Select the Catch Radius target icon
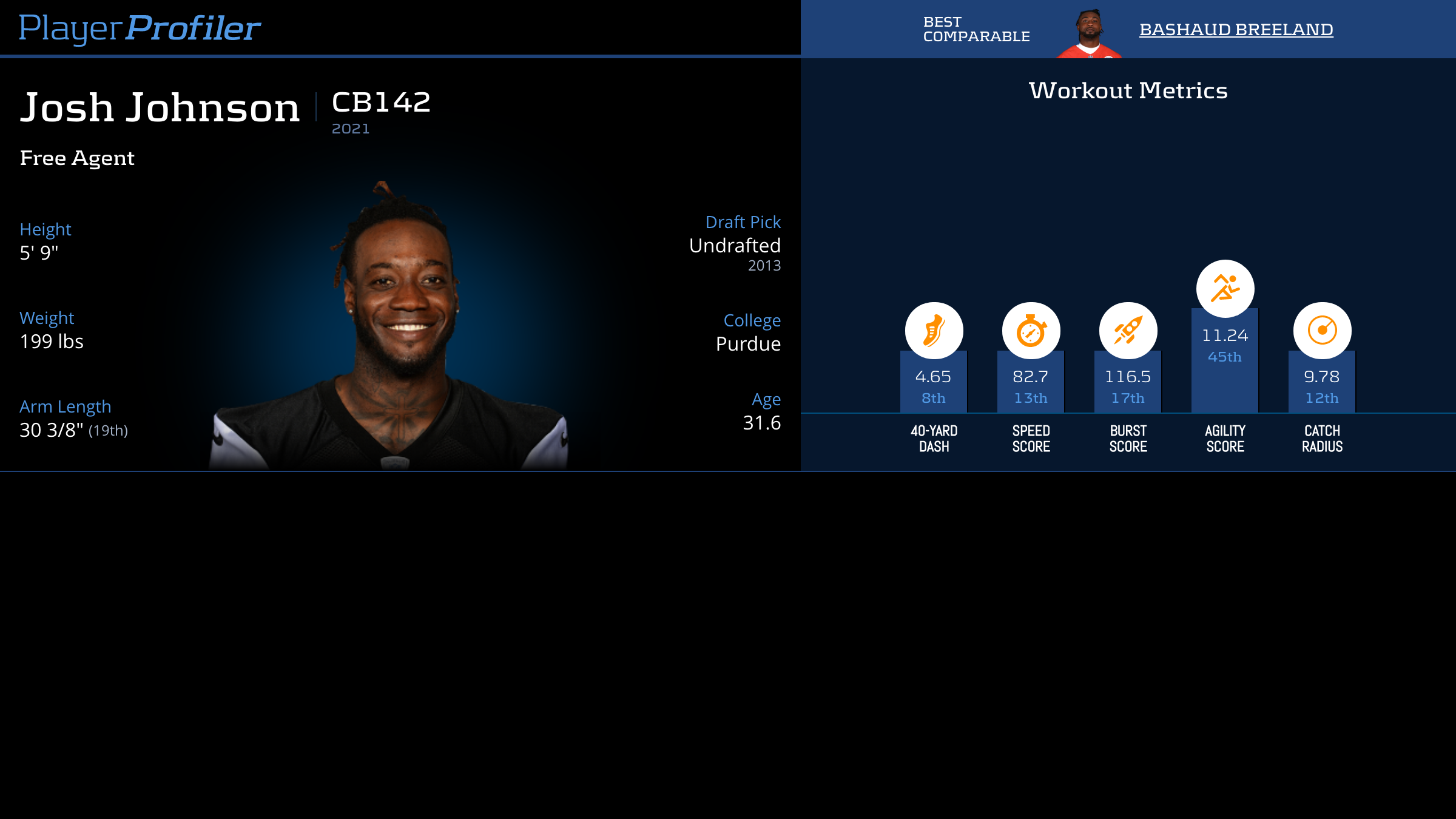The image size is (1456, 819). pos(1322,331)
